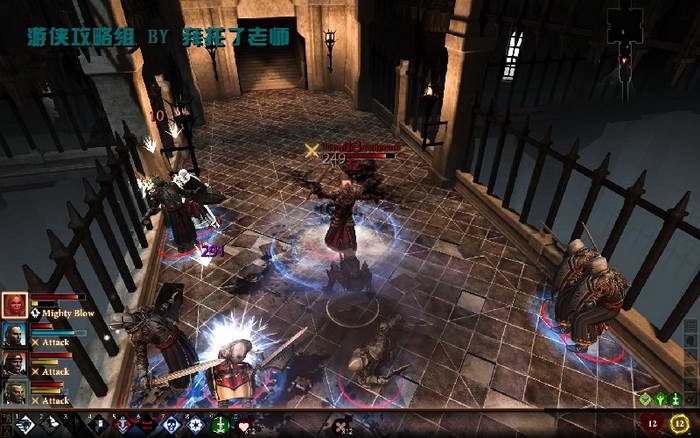Use the heart potion in the hotbar
The width and height of the screenshot is (700, 438).
[x=244, y=425]
